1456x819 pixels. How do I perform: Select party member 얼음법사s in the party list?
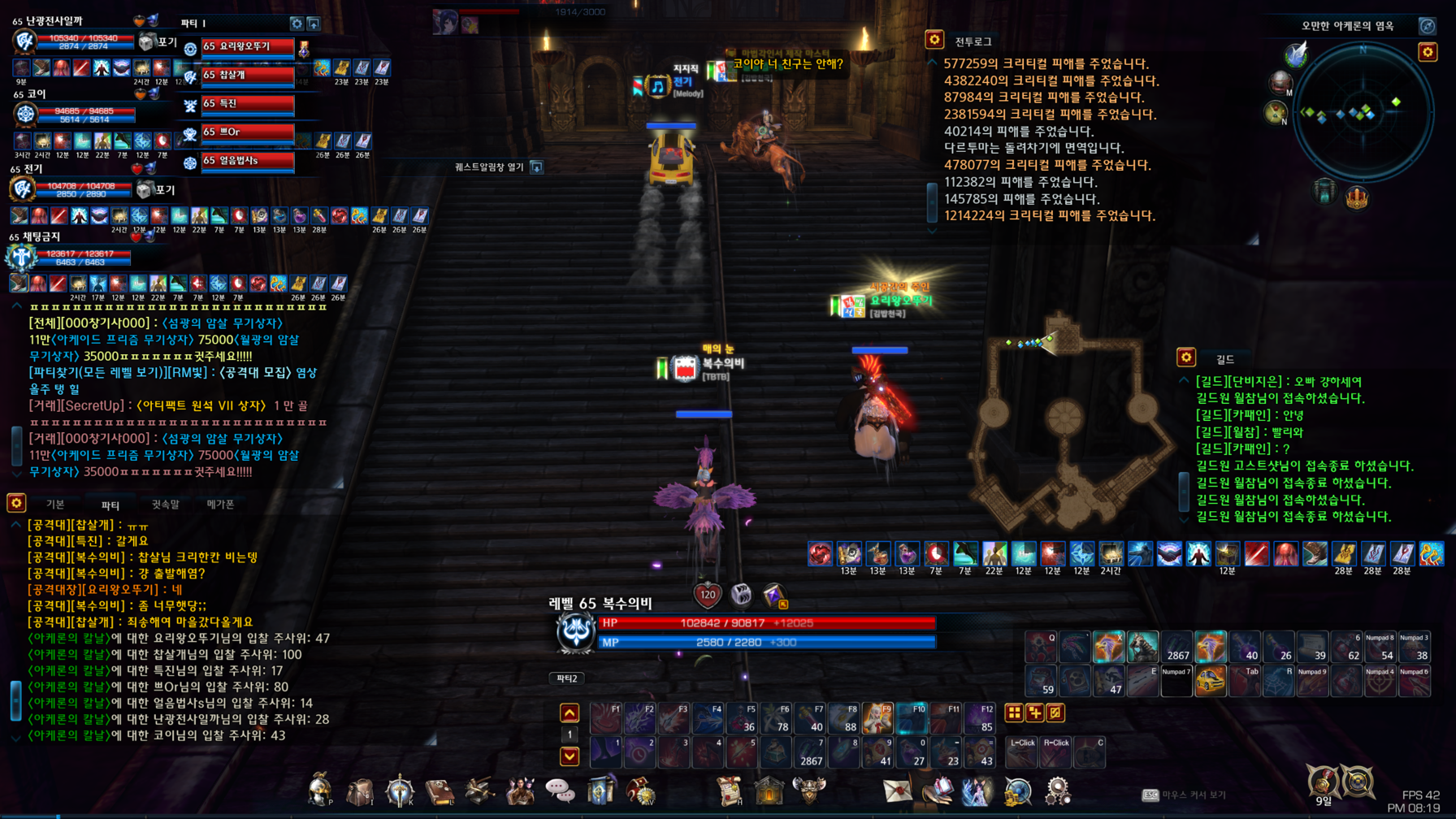247,161
